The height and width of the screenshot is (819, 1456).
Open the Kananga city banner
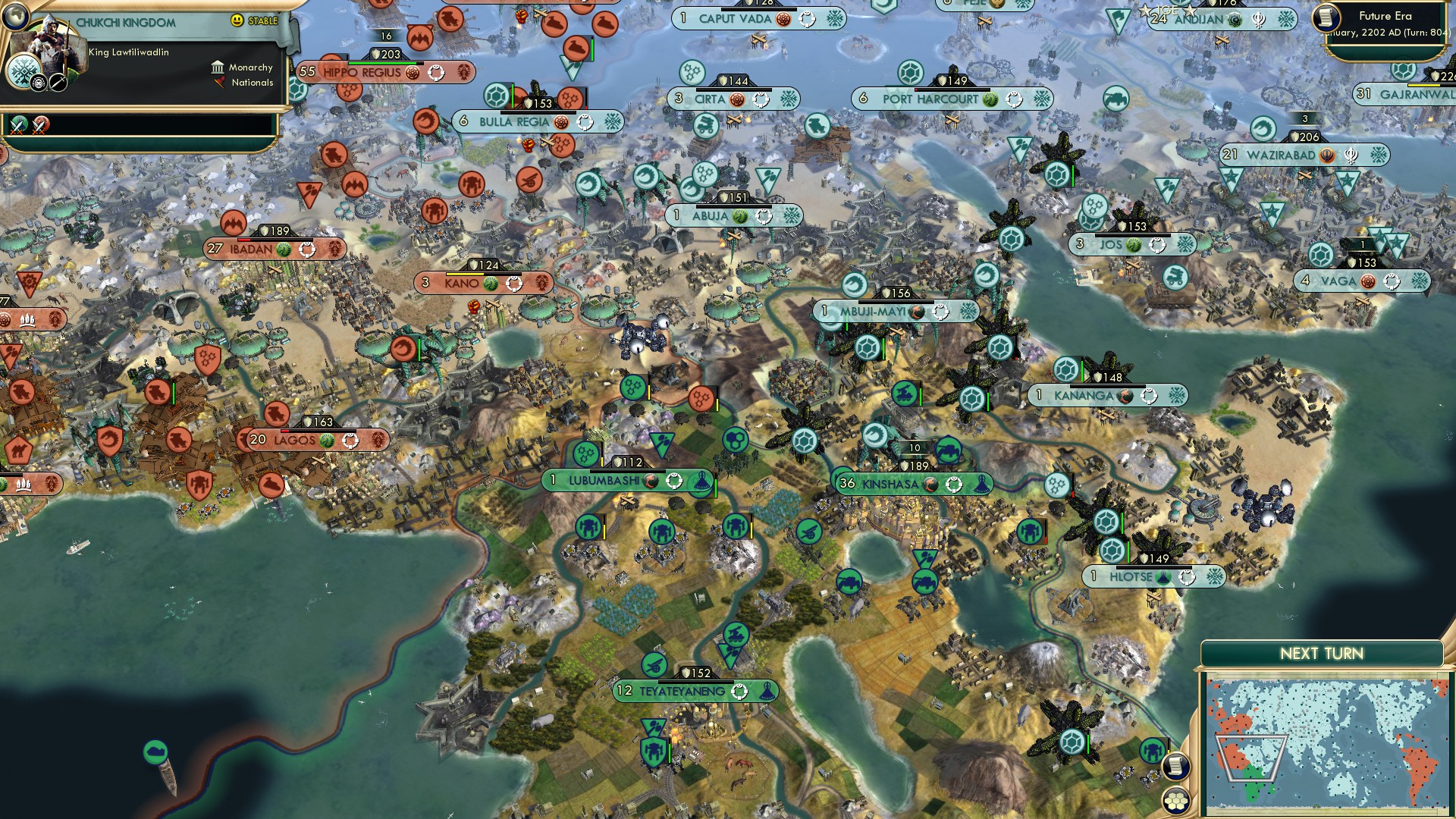coord(1083,396)
